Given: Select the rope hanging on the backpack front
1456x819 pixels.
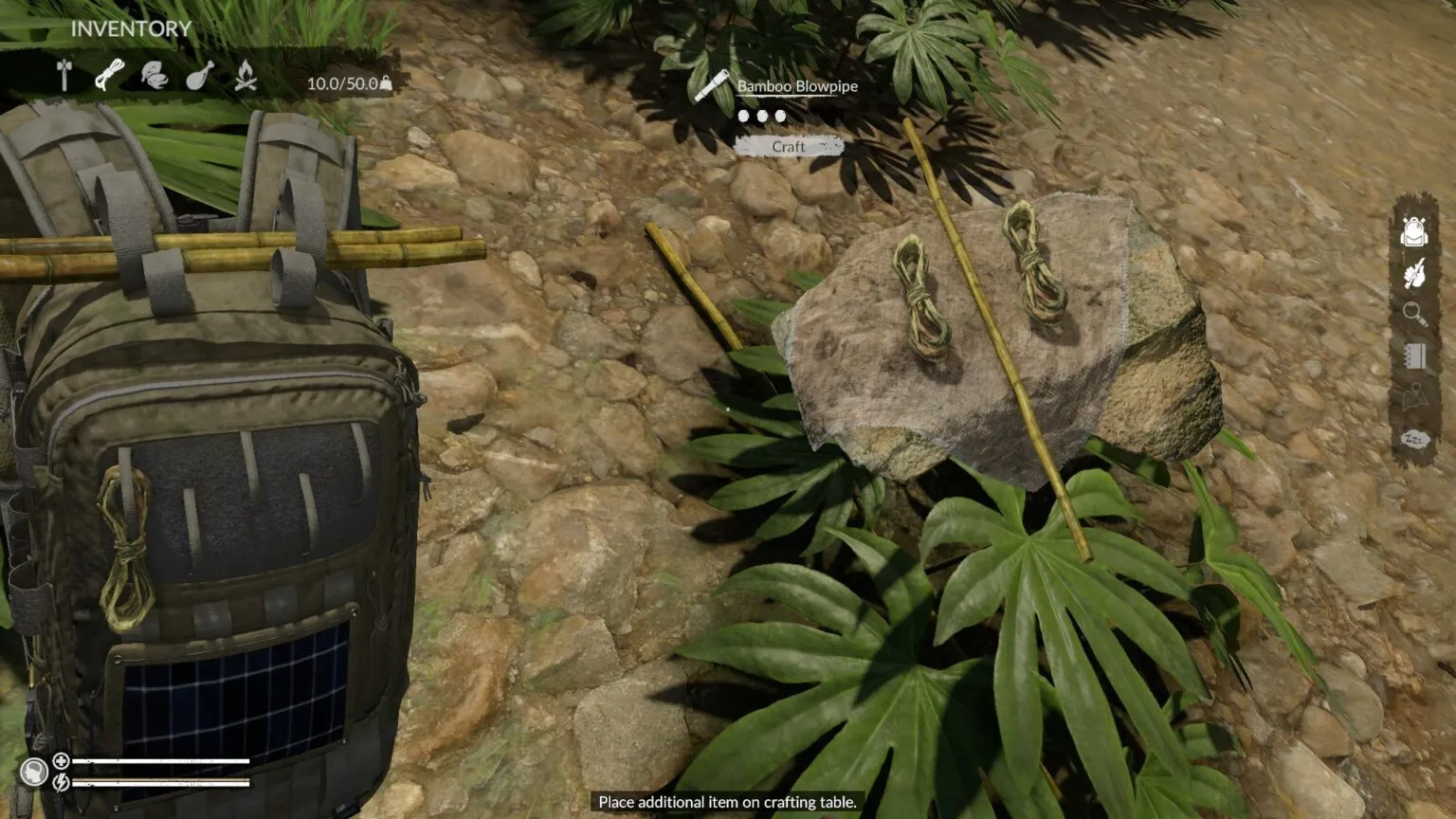Looking at the screenshot, I should tap(124, 548).
